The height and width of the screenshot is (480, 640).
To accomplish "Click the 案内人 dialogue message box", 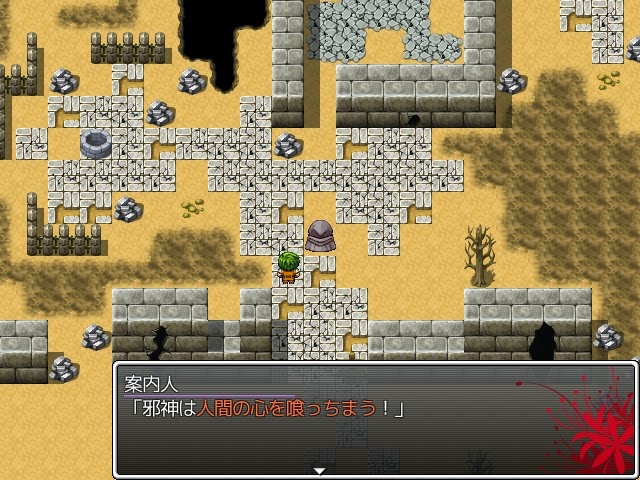I will (x=374, y=420).
